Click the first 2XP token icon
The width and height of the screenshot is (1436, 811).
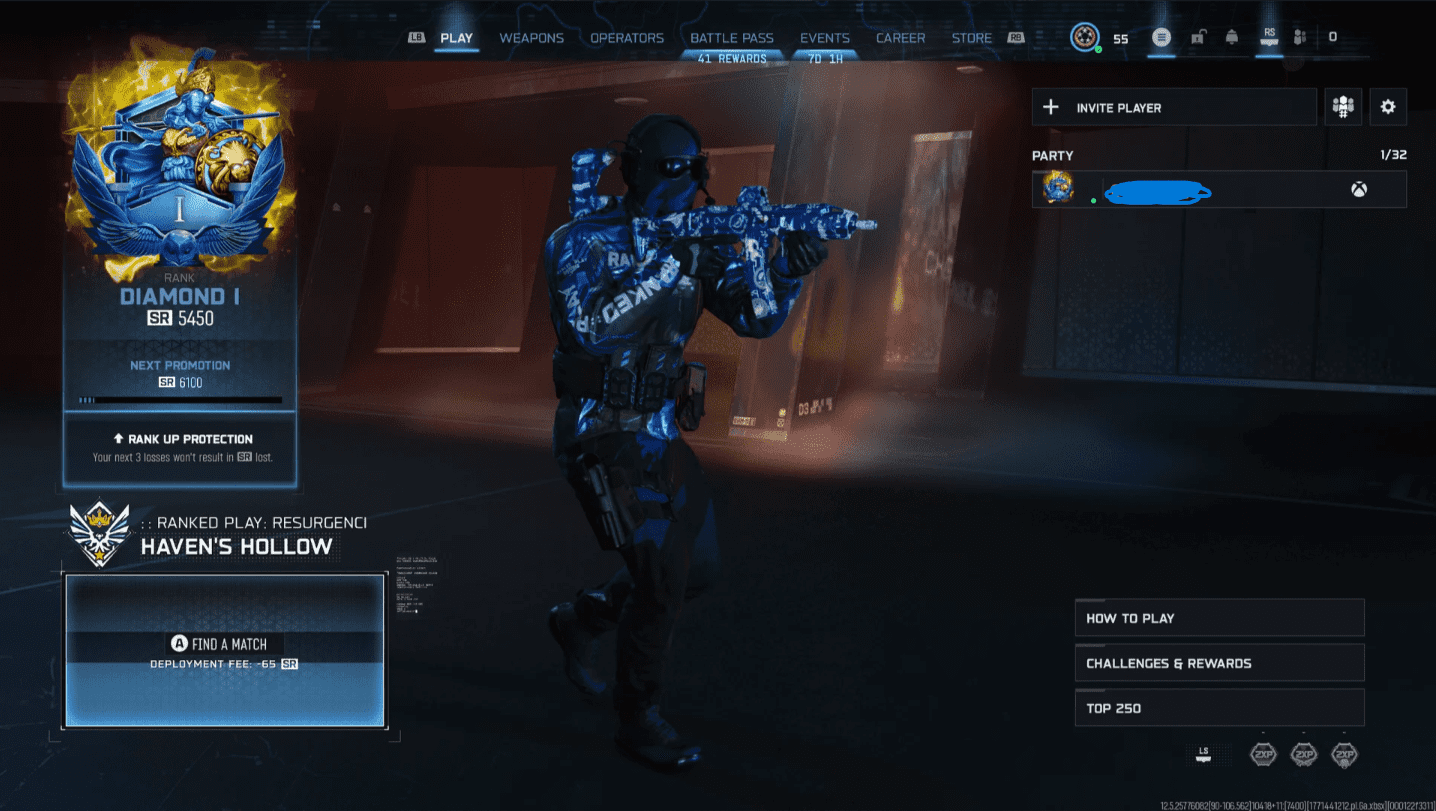point(1263,755)
